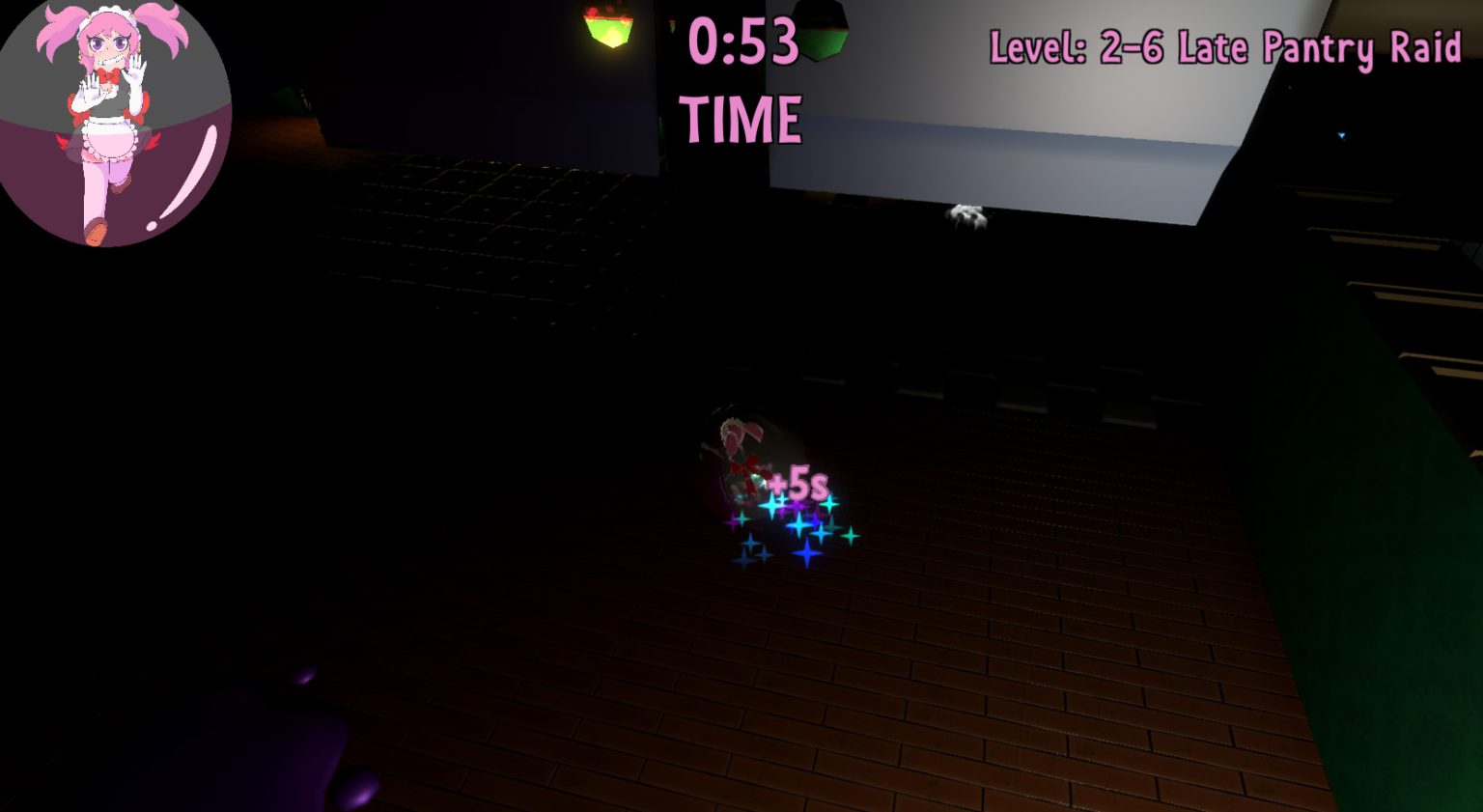1483x812 pixels.
Task: Expand the Level: 2-6 info label
Action: [1226, 46]
